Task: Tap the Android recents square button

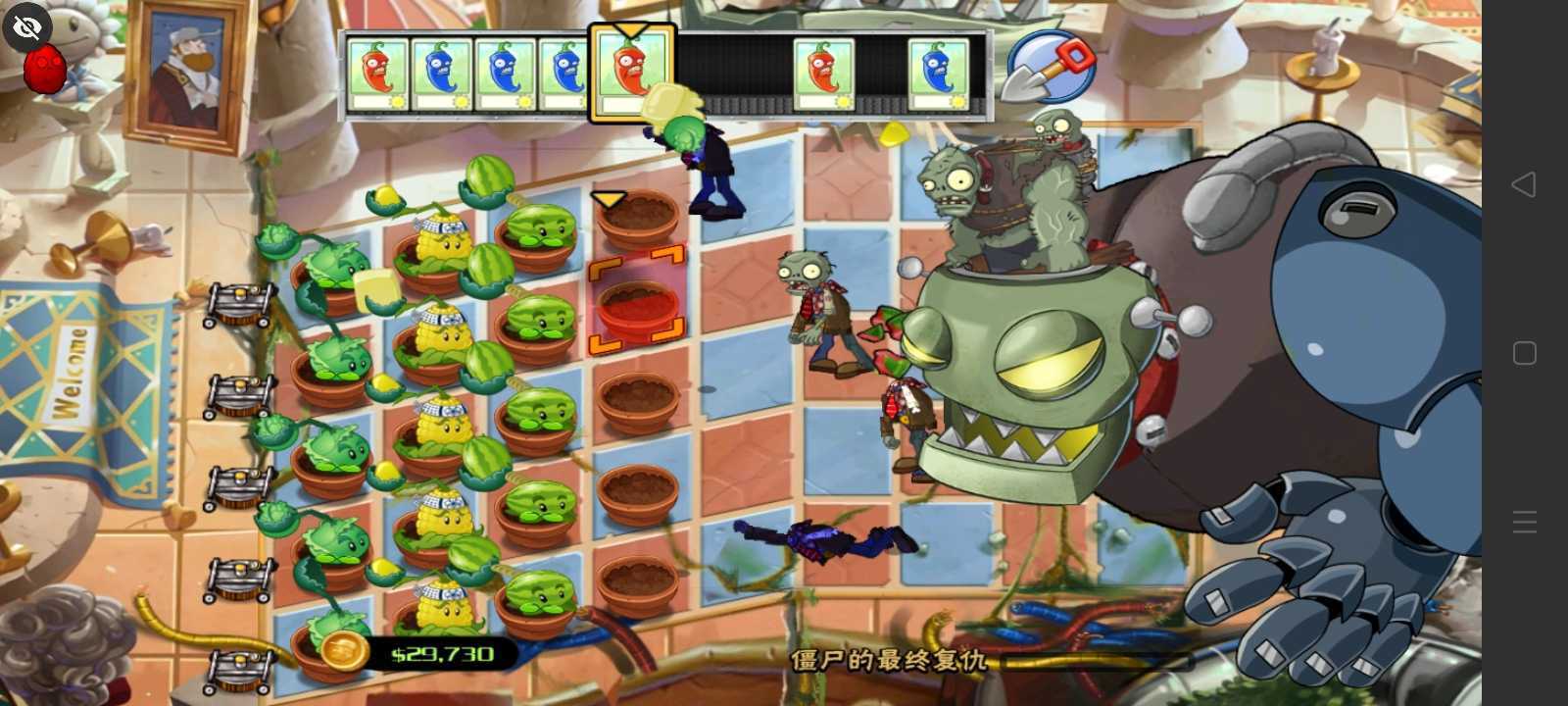Action: (x=1523, y=353)
